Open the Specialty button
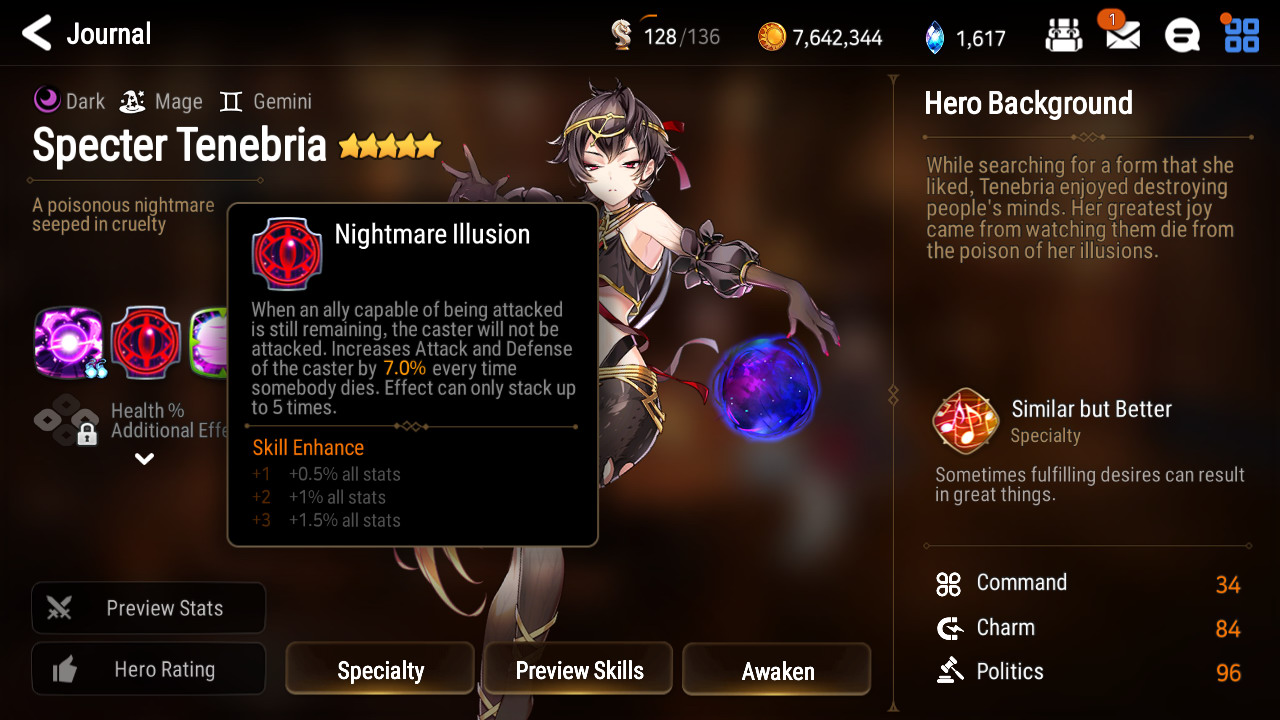The height and width of the screenshot is (720, 1280). [x=380, y=670]
